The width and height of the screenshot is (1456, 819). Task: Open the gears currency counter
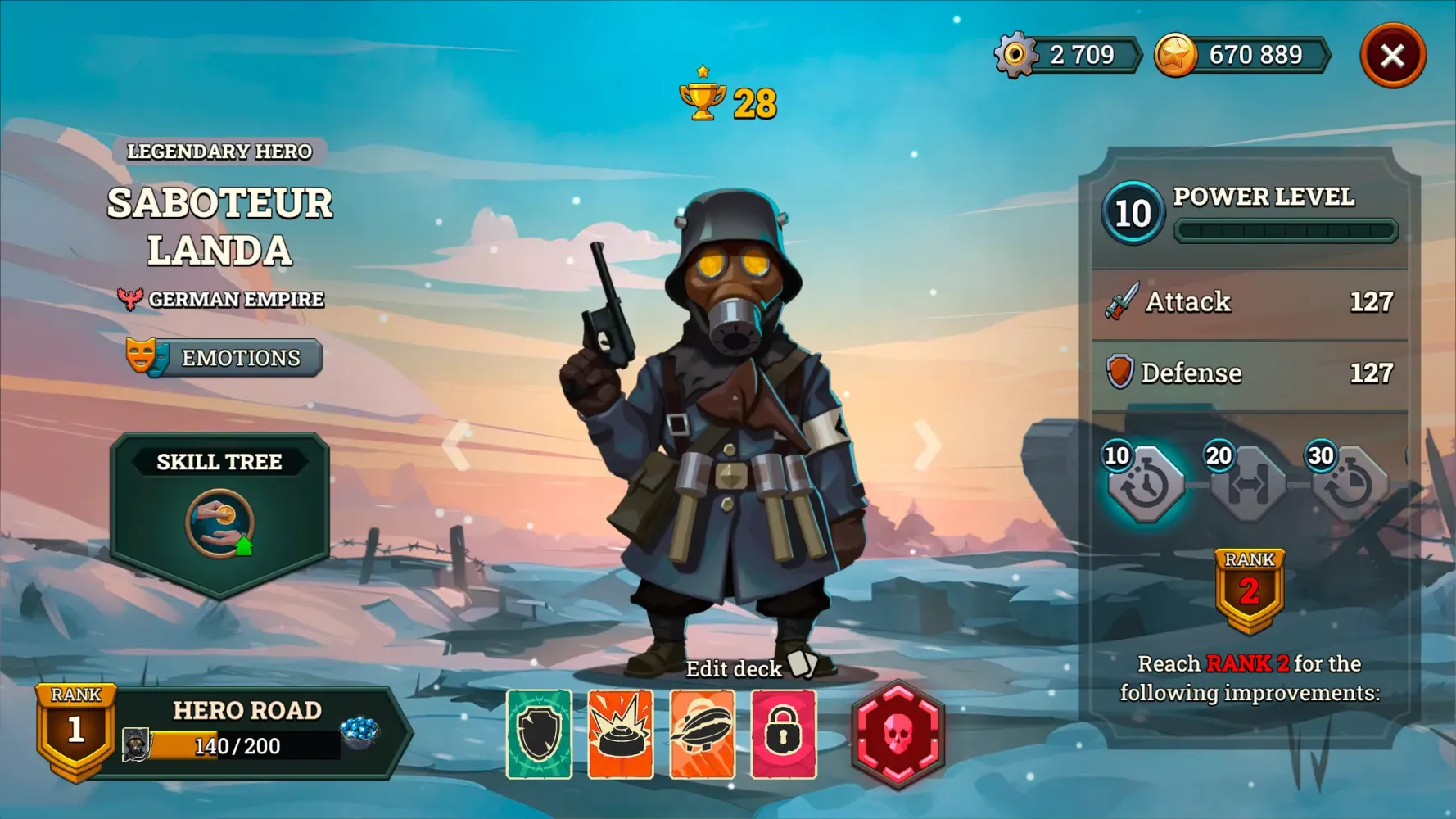pyautogui.click(x=1065, y=55)
